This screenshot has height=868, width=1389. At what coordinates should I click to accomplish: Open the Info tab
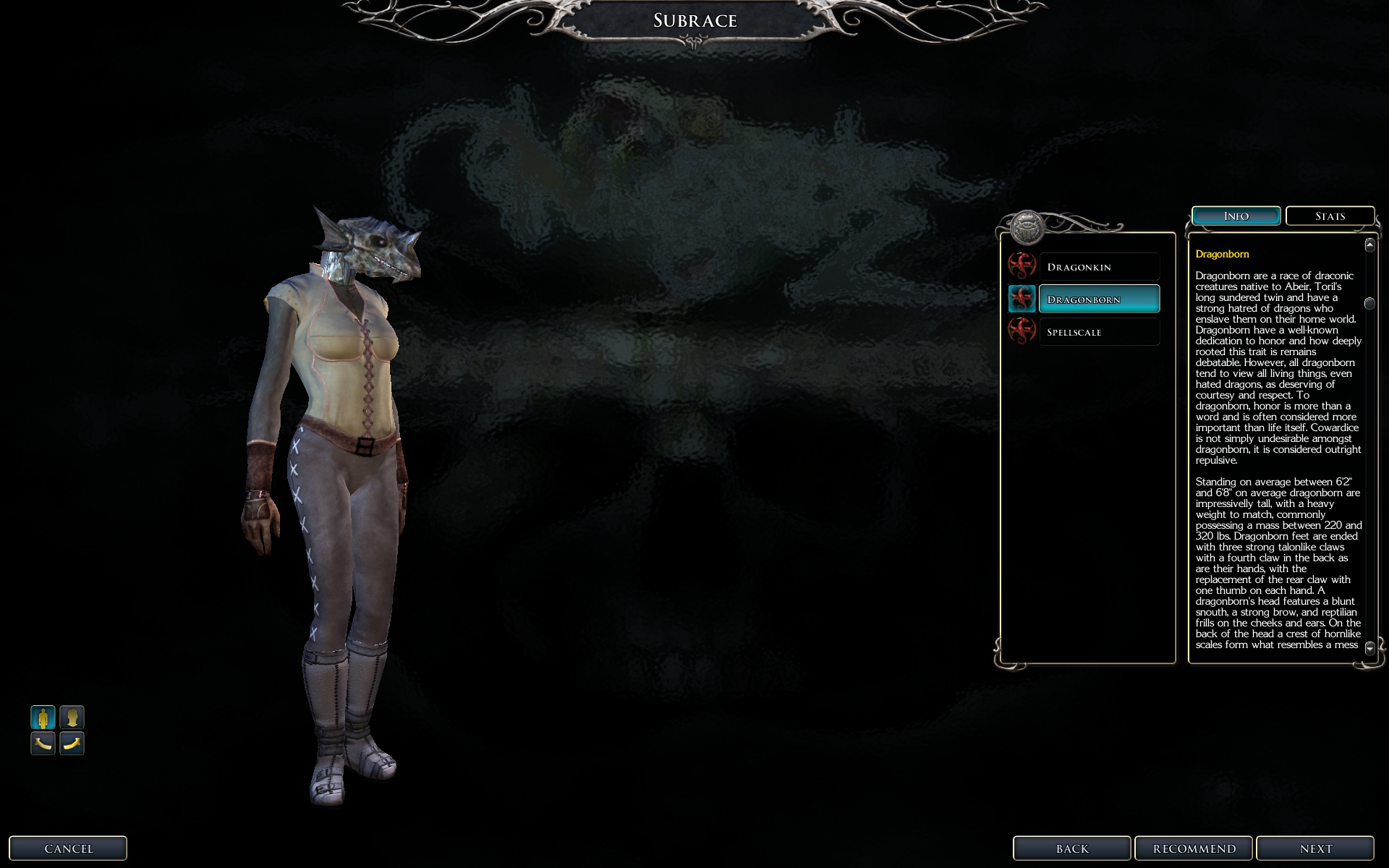tap(1236, 216)
